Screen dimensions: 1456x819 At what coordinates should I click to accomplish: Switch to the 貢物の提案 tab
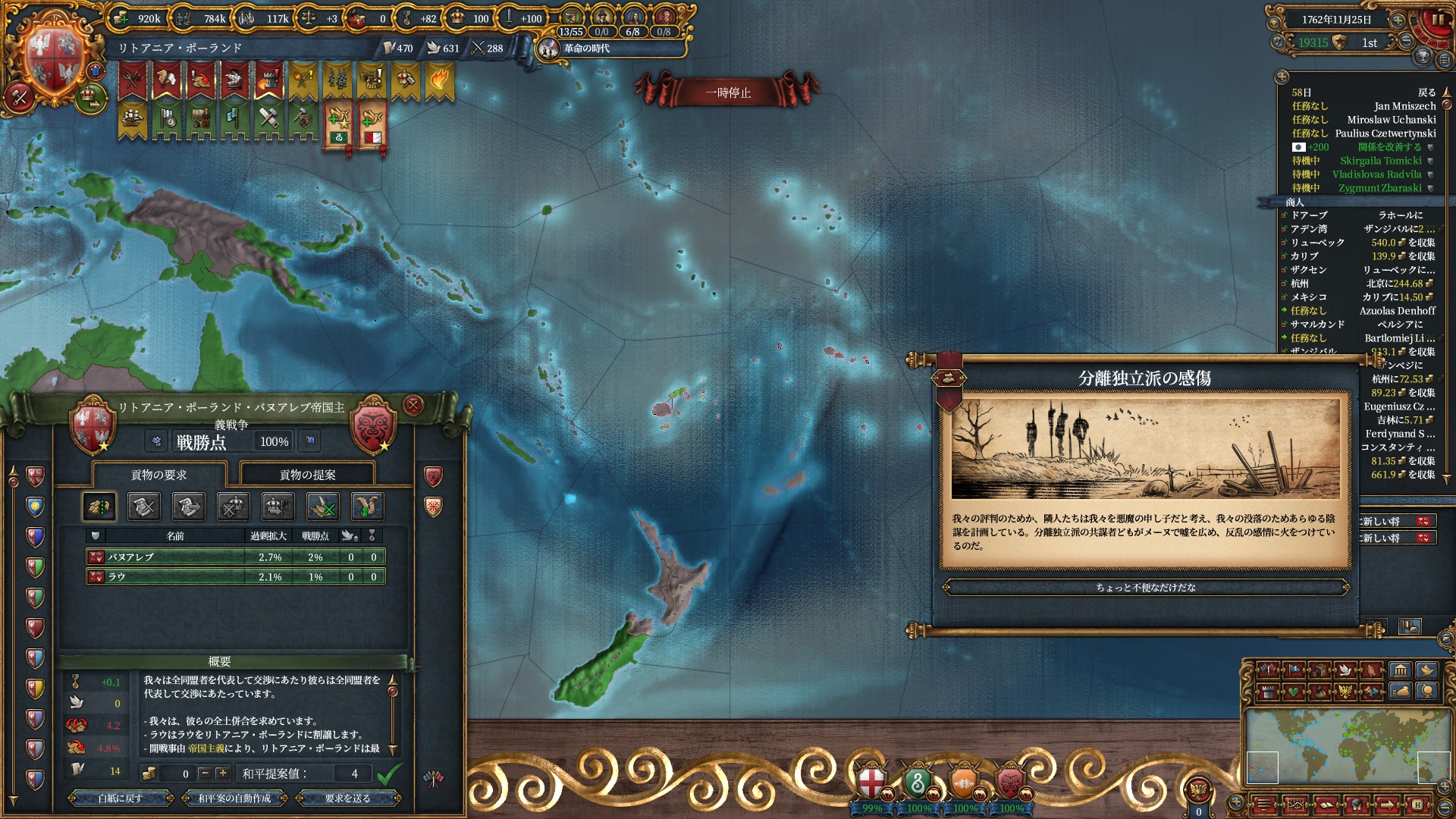pos(307,475)
